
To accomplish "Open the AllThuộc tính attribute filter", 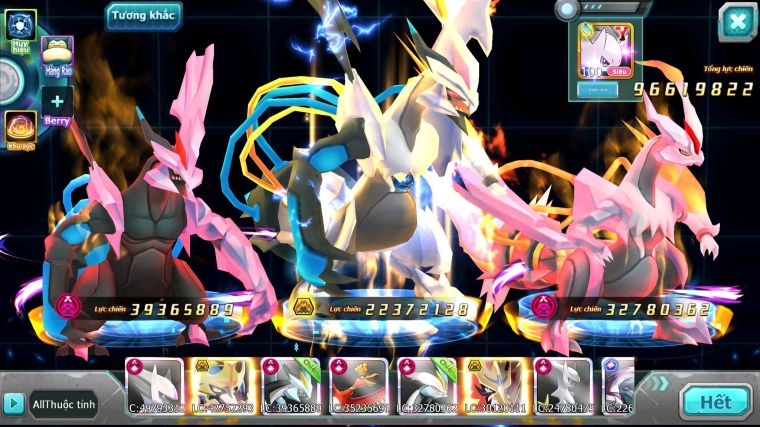I will 63,403.
